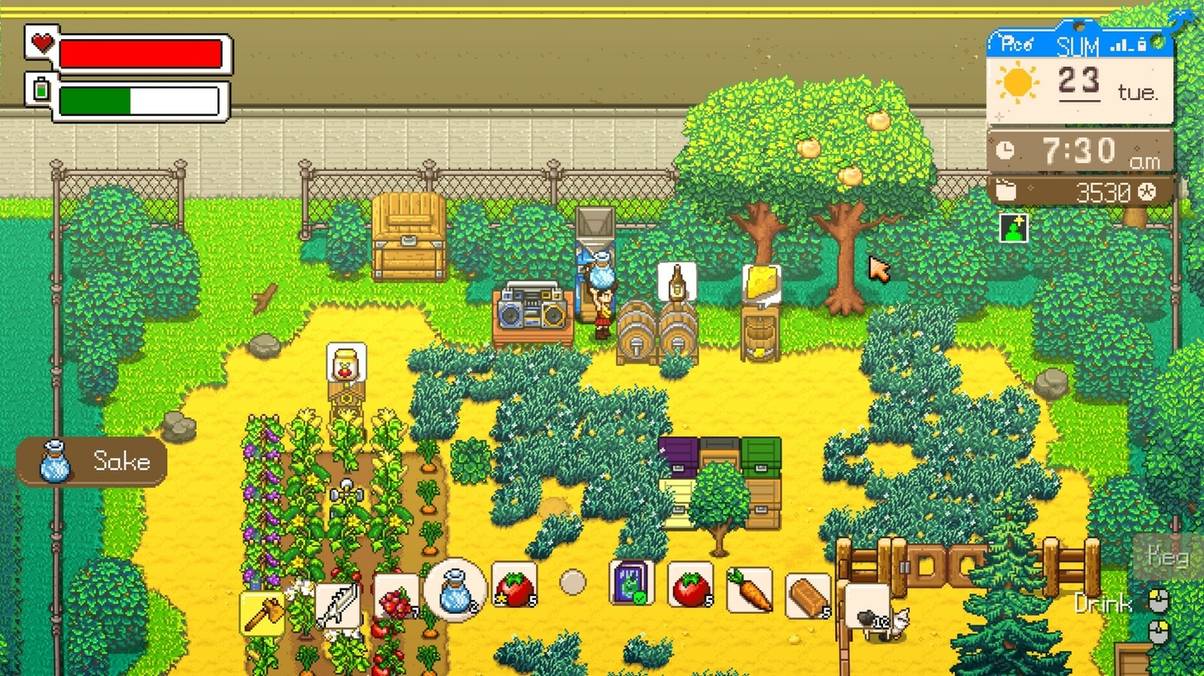Select the red berries stack of 7
Image resolution: width=1204 pixels, height=676 pixels.
tap(397, 599)
